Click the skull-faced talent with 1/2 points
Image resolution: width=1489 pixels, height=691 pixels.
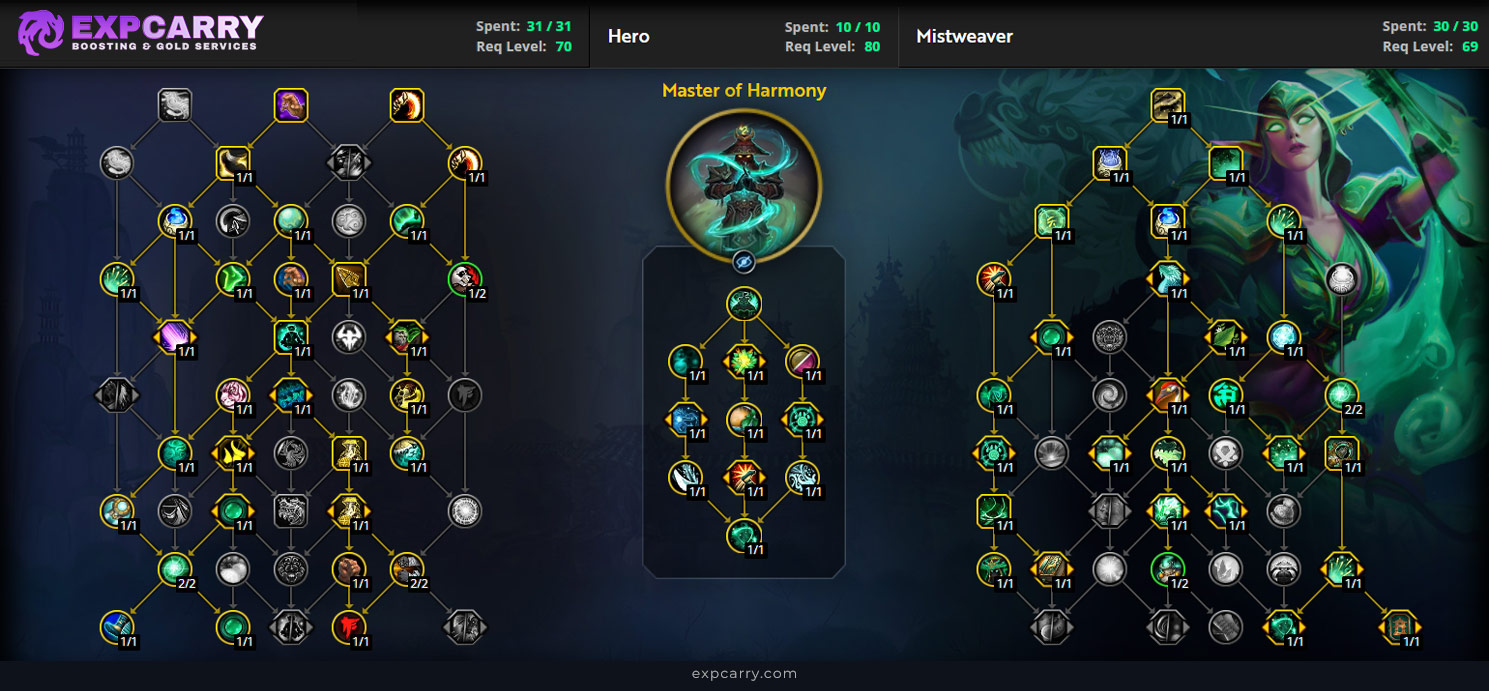pos(464,279)
